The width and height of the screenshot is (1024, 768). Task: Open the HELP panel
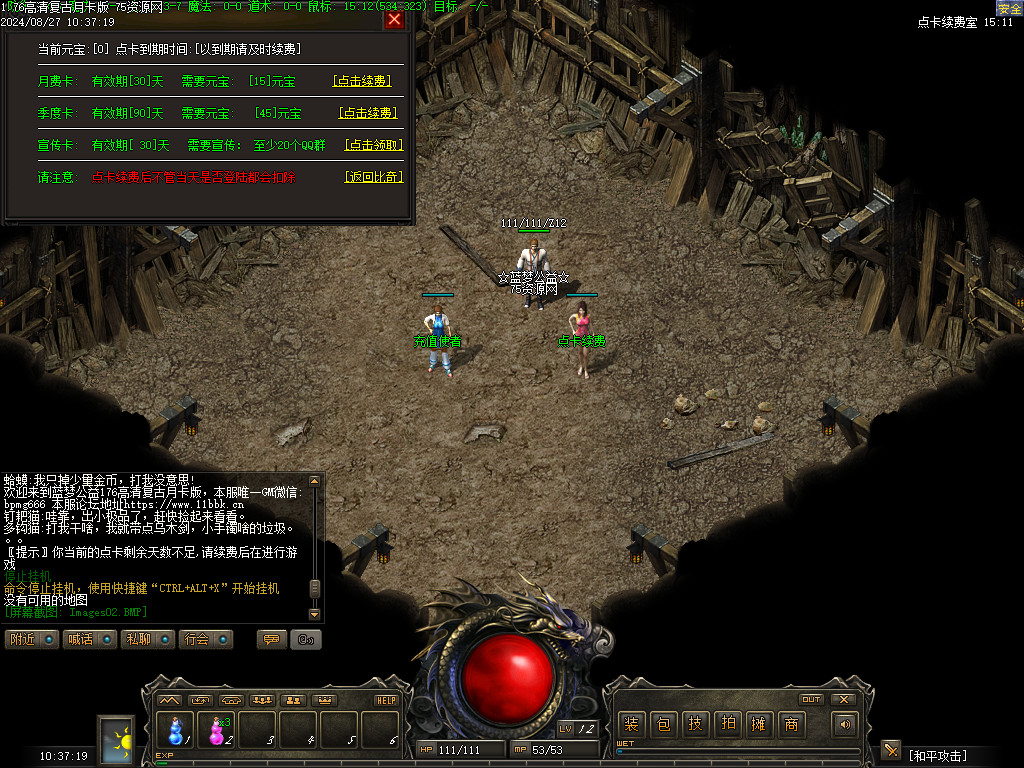point(387,700)
